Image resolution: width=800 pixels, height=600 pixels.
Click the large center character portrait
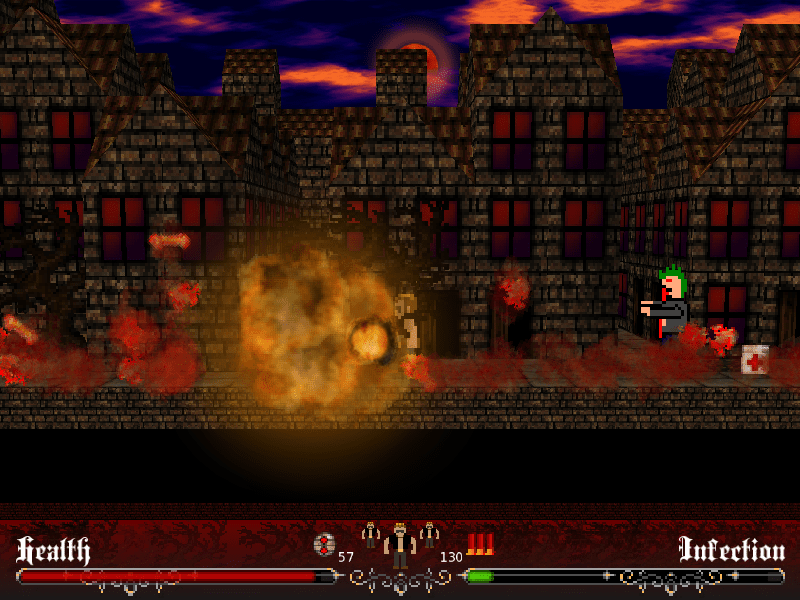coord(400,546)
